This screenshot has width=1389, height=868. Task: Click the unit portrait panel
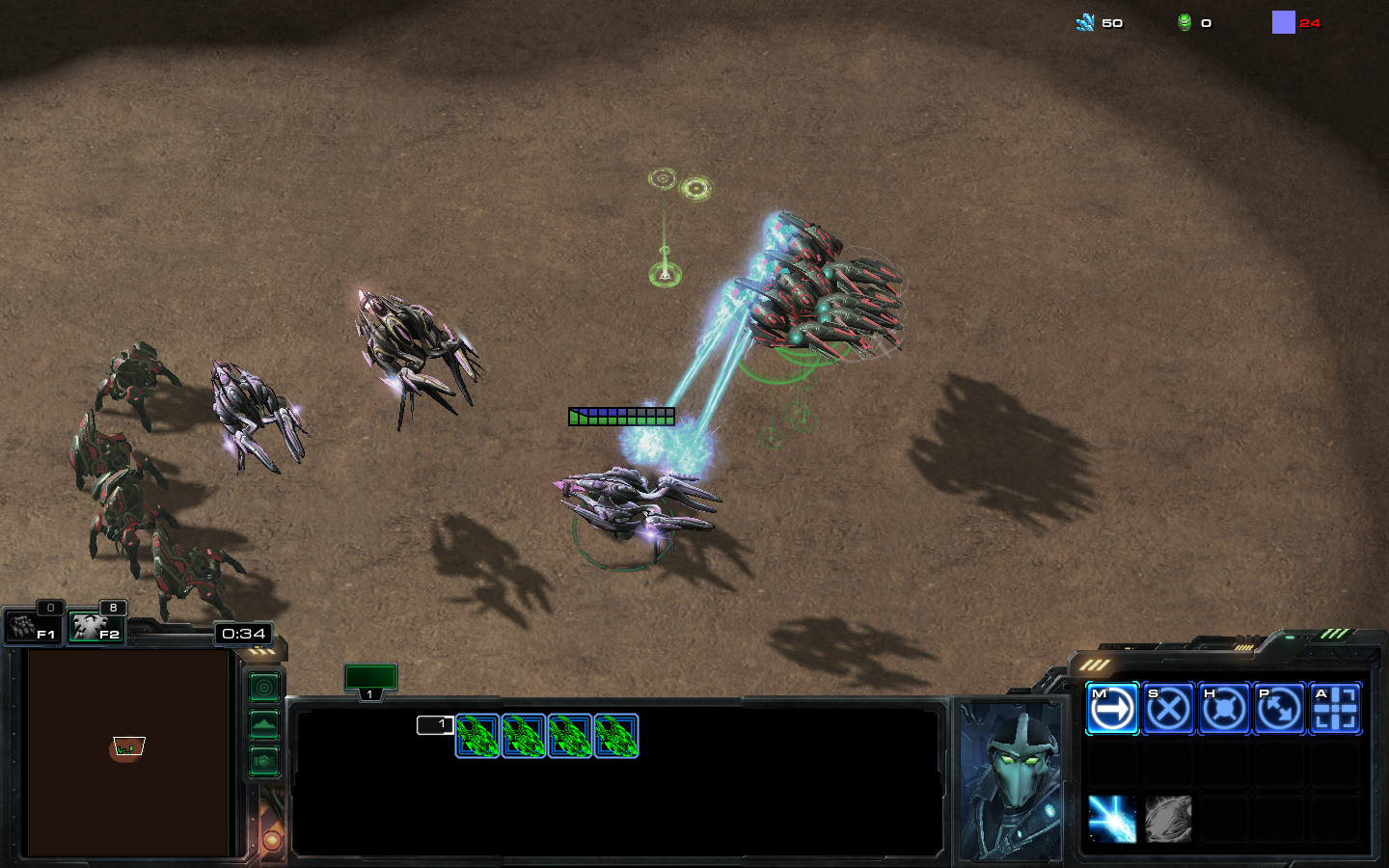tap(1011, 781)
